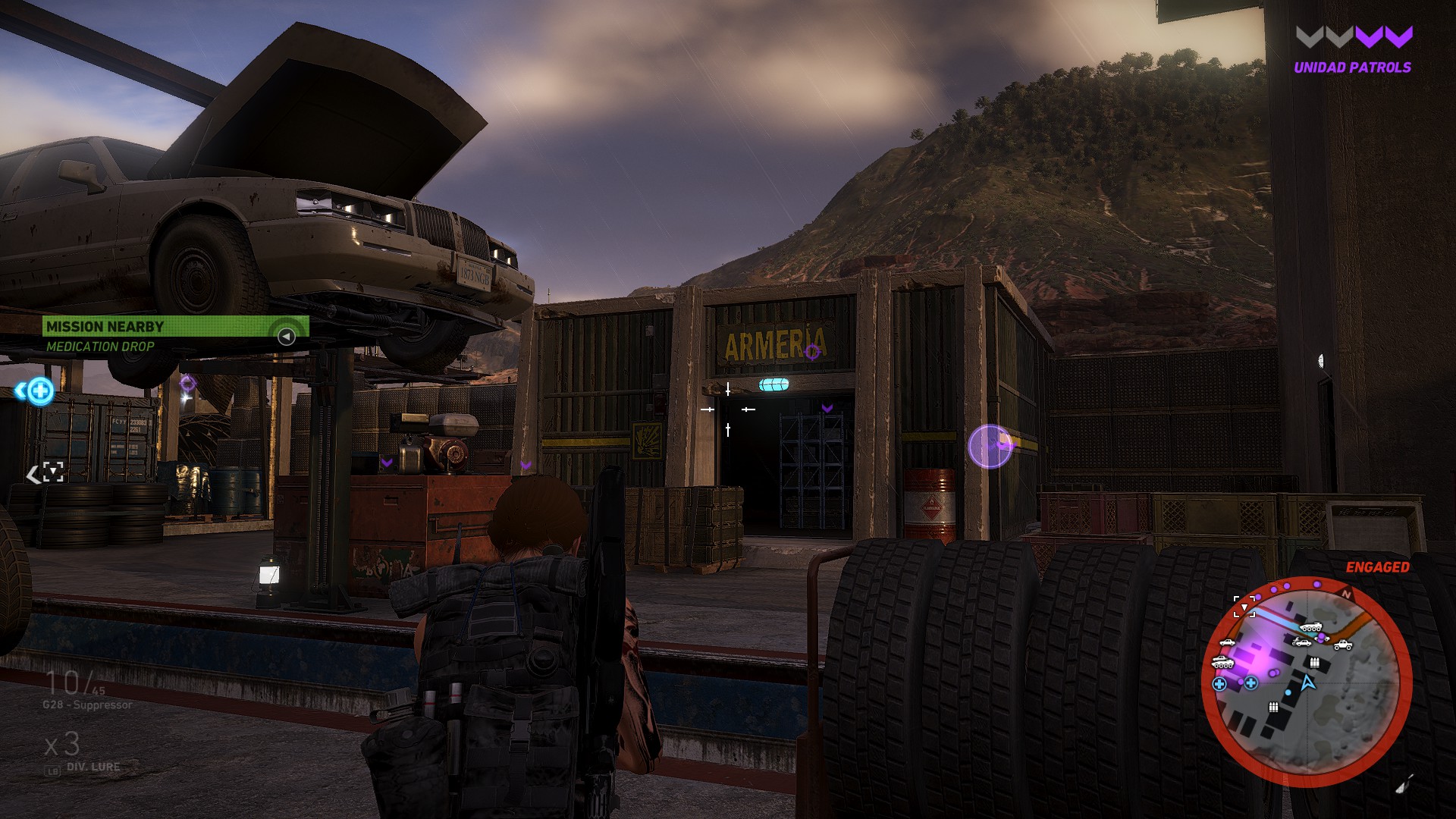Toggle the purple marker above the ARMERIA doorway

coord(812,353)
